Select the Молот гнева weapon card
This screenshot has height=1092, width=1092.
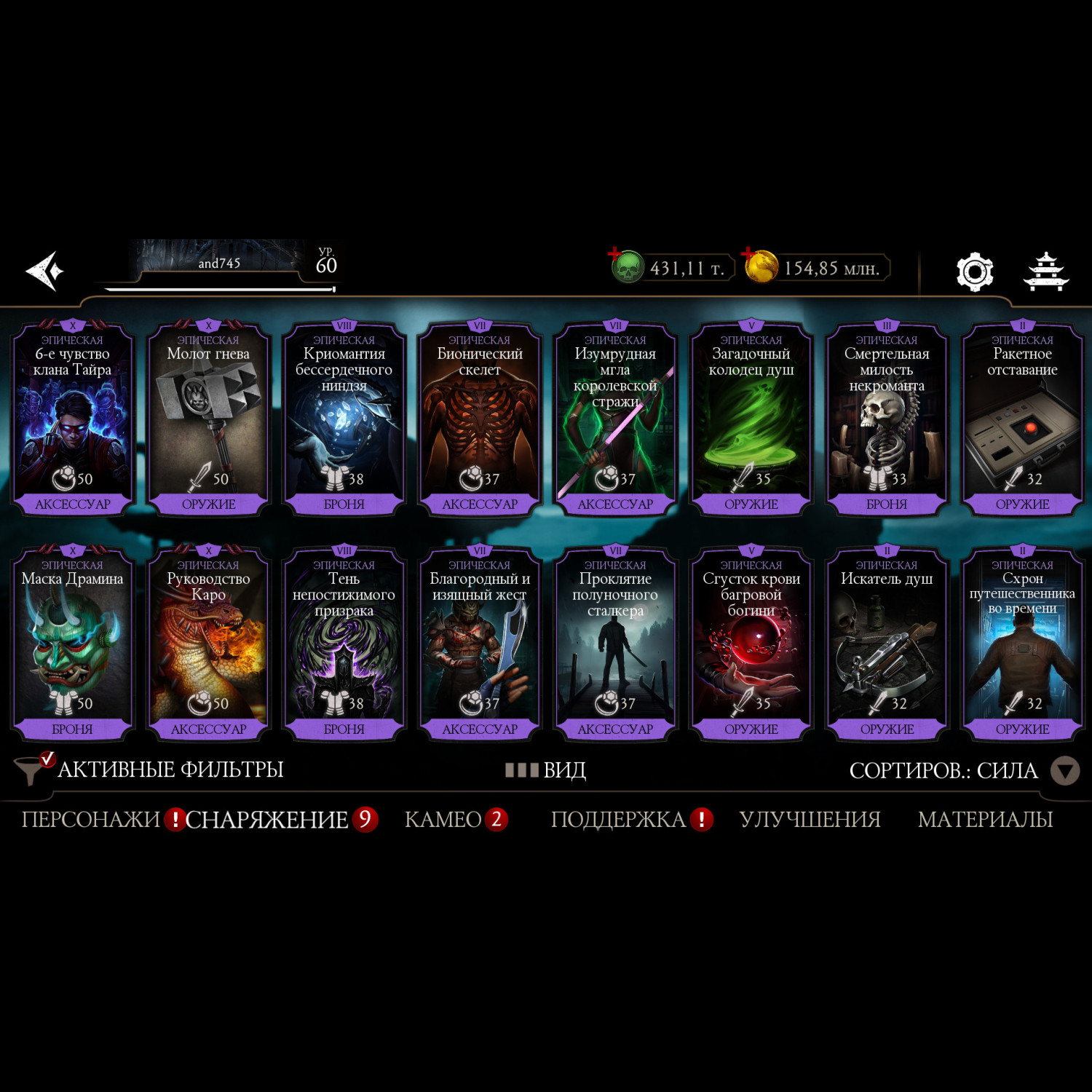tap(208, 419)
